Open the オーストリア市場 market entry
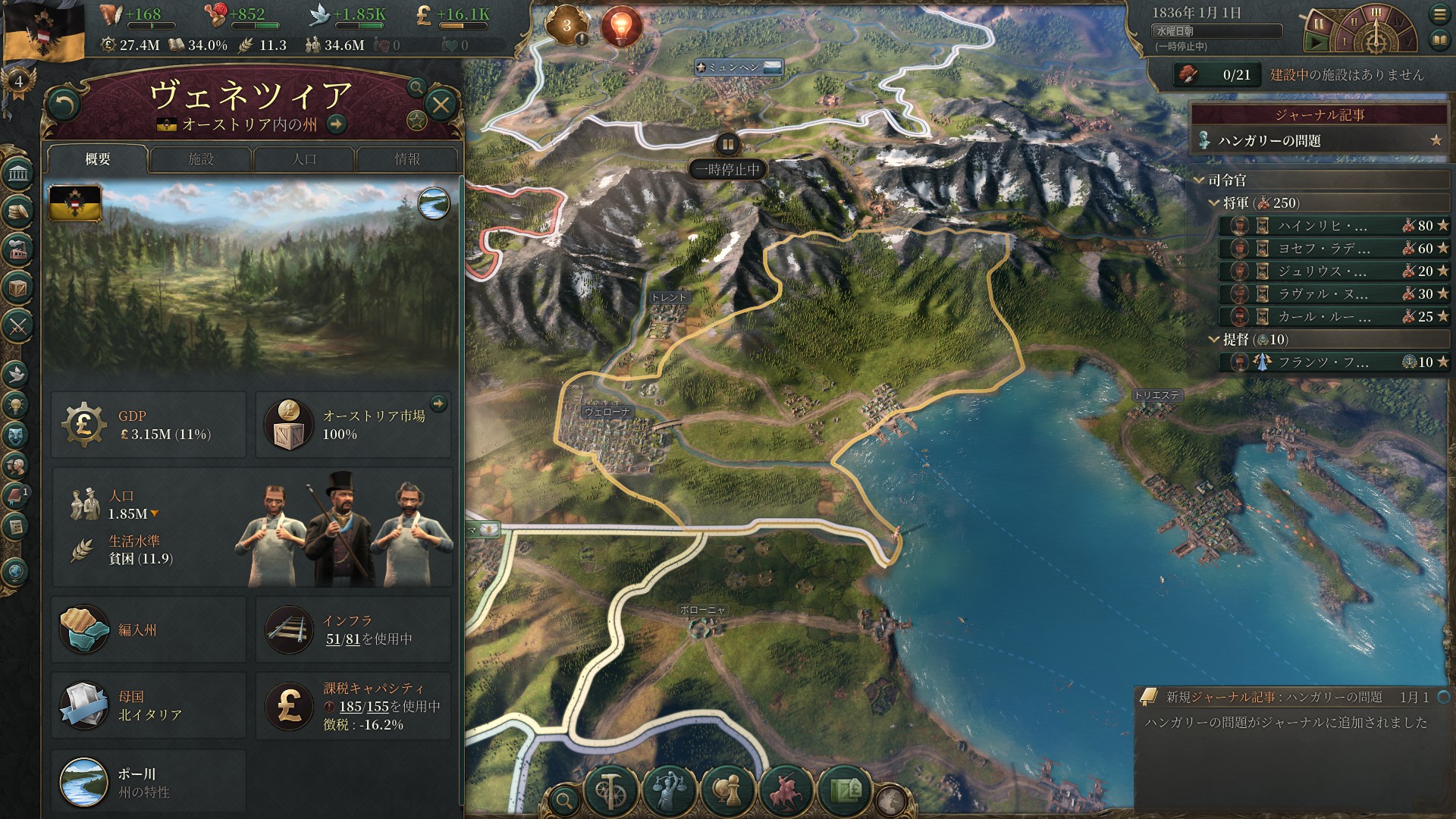Screen dimensions: 1456x819 pyautogui.click(x=353, y=425)
